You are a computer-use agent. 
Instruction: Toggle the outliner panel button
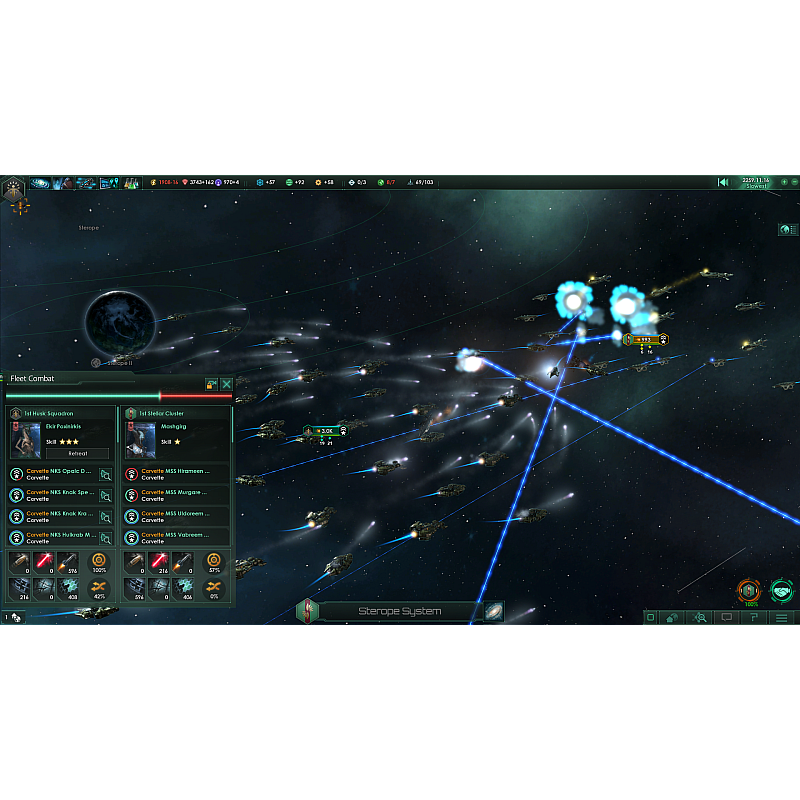point(787,229)
